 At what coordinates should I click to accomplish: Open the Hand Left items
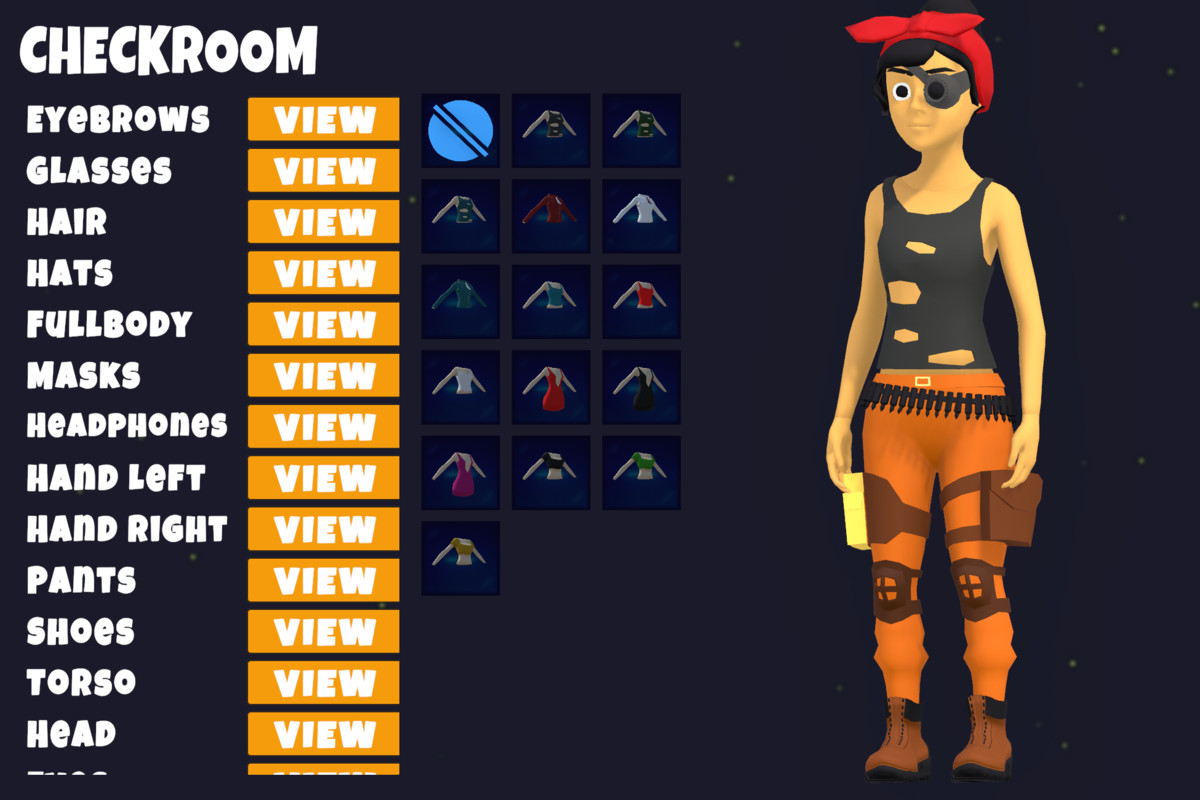point(323,478)
